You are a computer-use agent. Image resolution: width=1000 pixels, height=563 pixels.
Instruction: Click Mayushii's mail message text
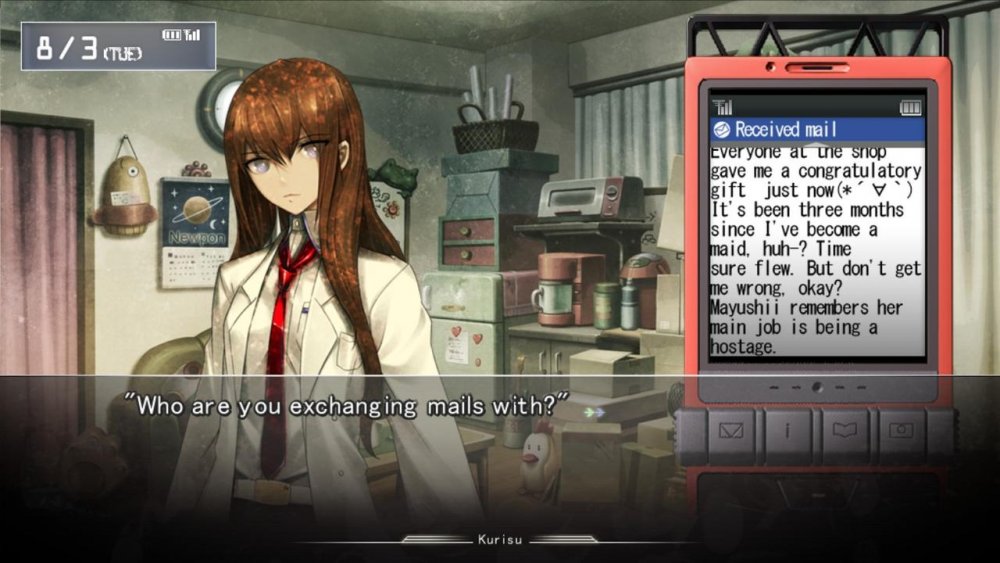816,250
